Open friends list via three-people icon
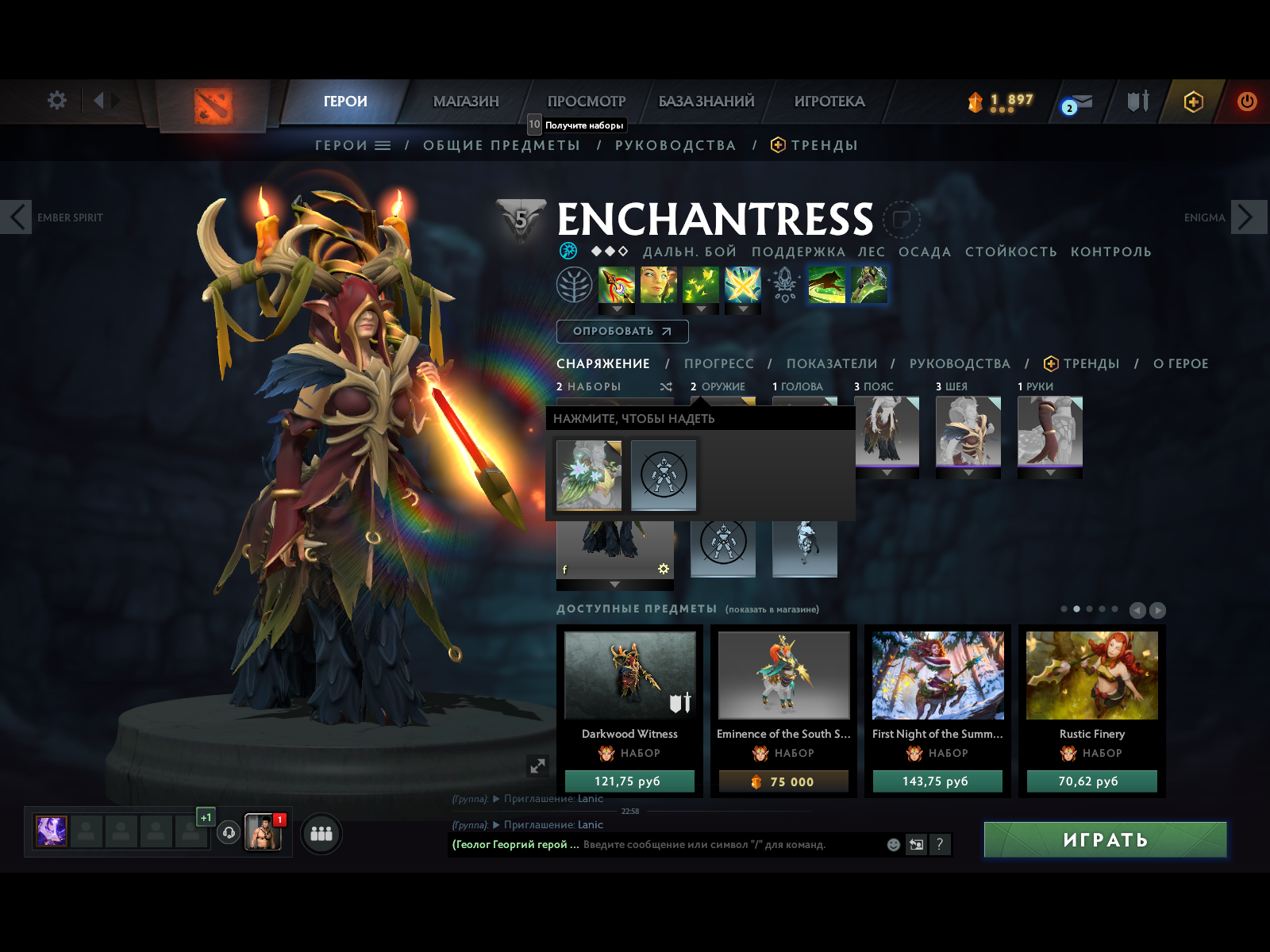Screen dimensions: 1270x952 coord(321,834)
